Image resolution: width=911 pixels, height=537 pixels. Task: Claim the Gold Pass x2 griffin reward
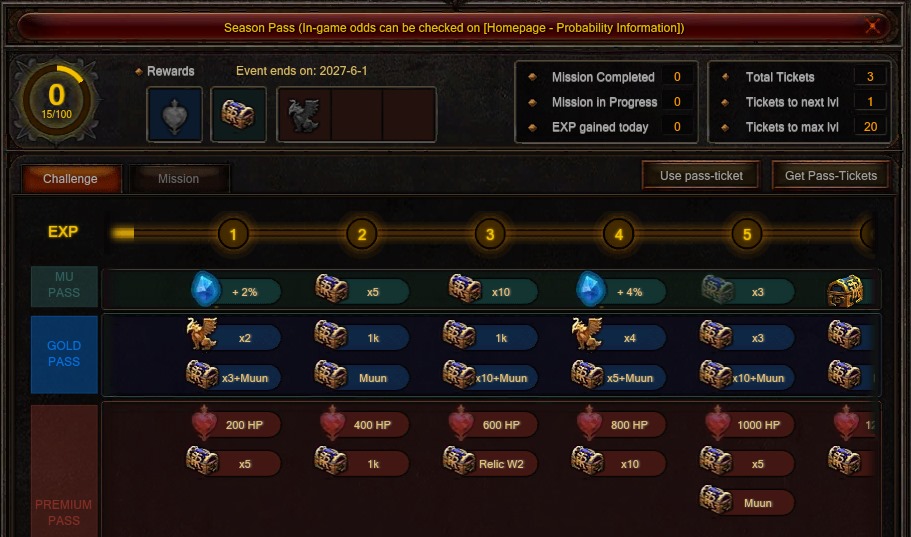[x=234, y=338]
